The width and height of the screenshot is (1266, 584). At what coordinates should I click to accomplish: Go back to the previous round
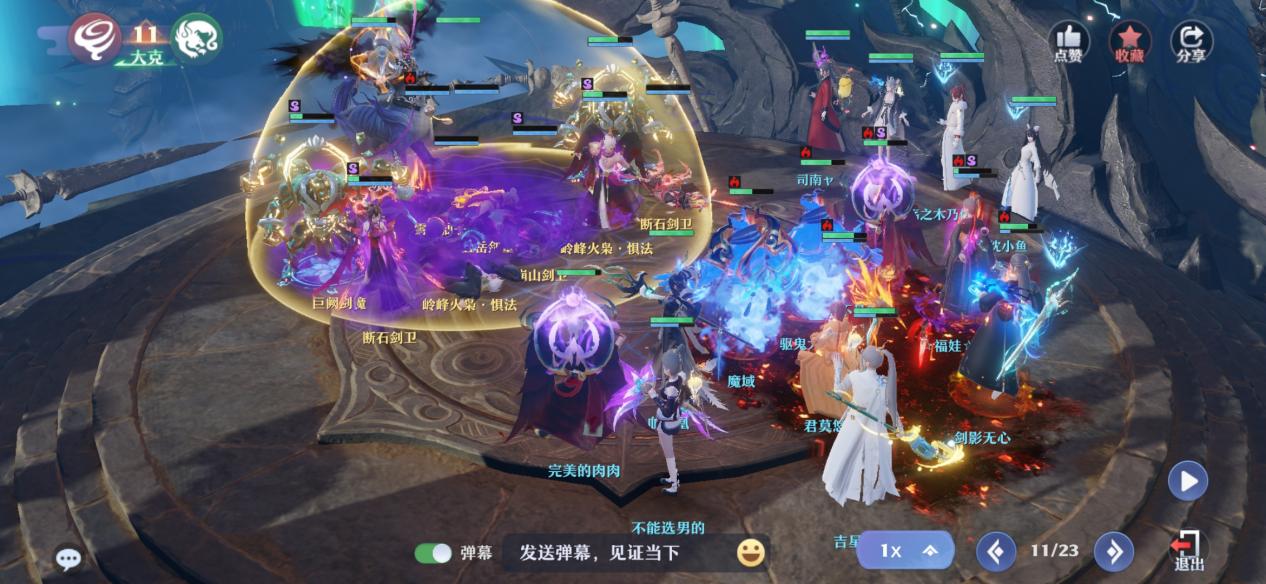click(x=996, y=551)
